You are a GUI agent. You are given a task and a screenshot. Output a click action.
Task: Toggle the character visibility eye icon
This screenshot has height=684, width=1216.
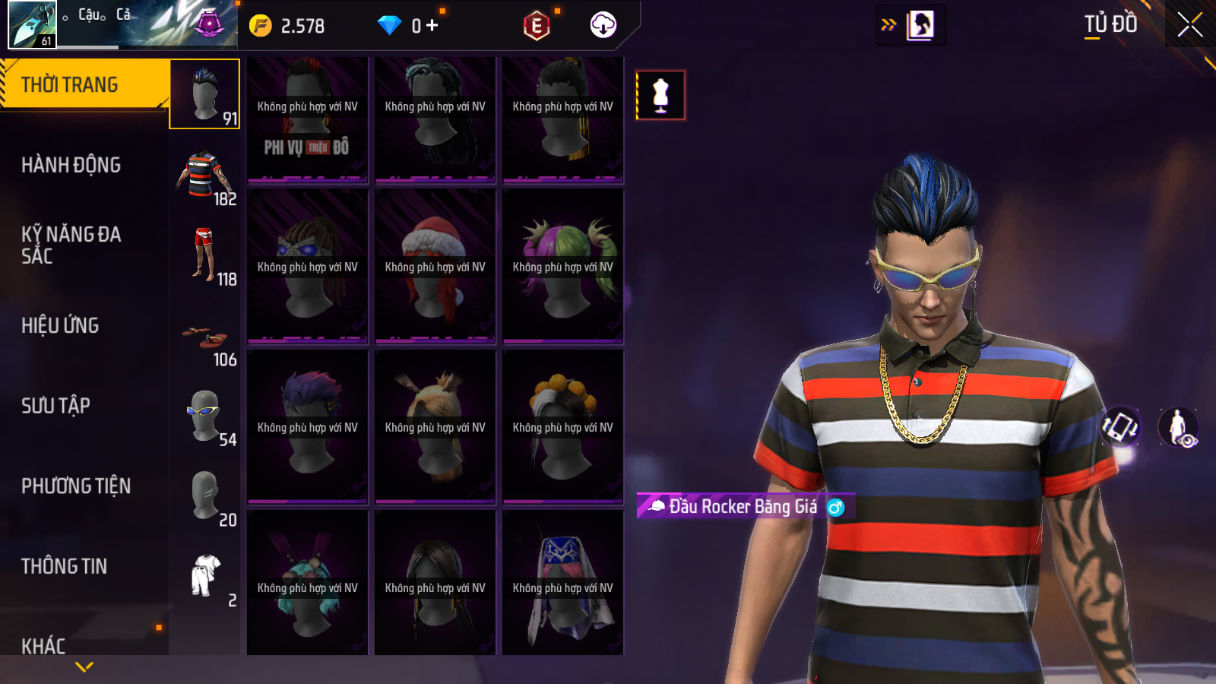click(x=1178, y=427)
